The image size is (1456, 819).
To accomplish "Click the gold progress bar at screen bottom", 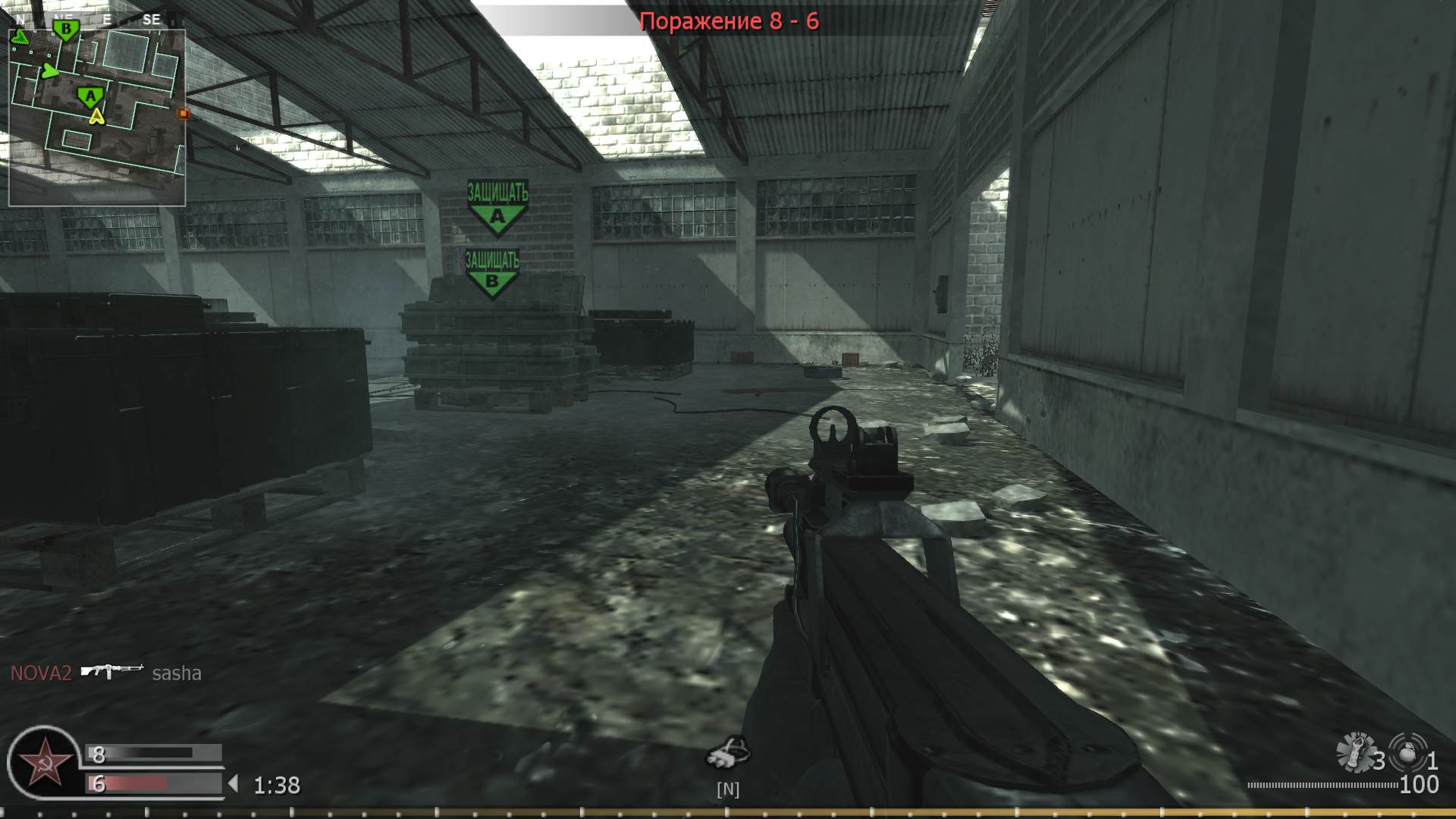I will click(728, 811).
